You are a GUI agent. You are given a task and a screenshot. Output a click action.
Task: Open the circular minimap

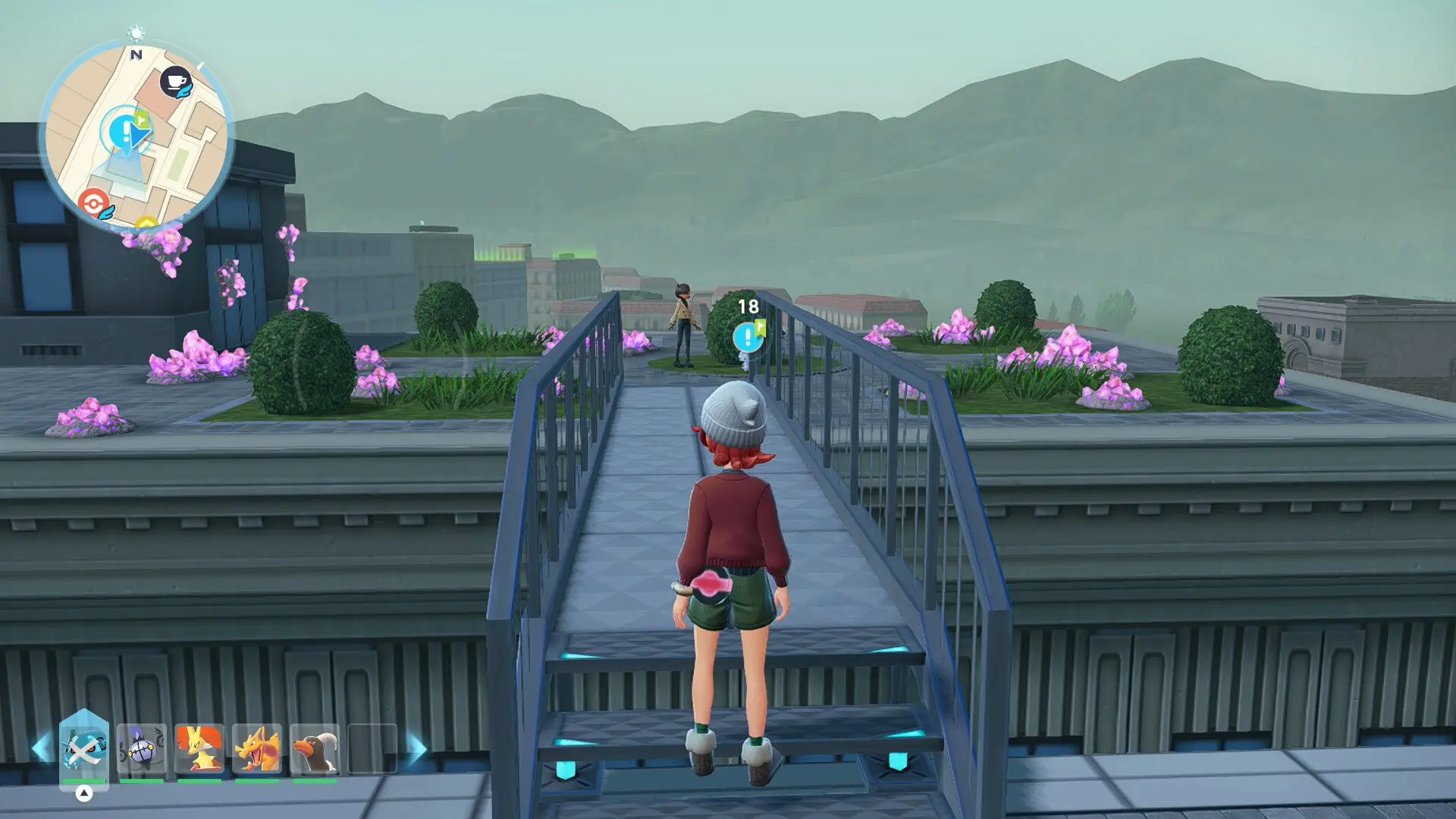click(136, 136)
